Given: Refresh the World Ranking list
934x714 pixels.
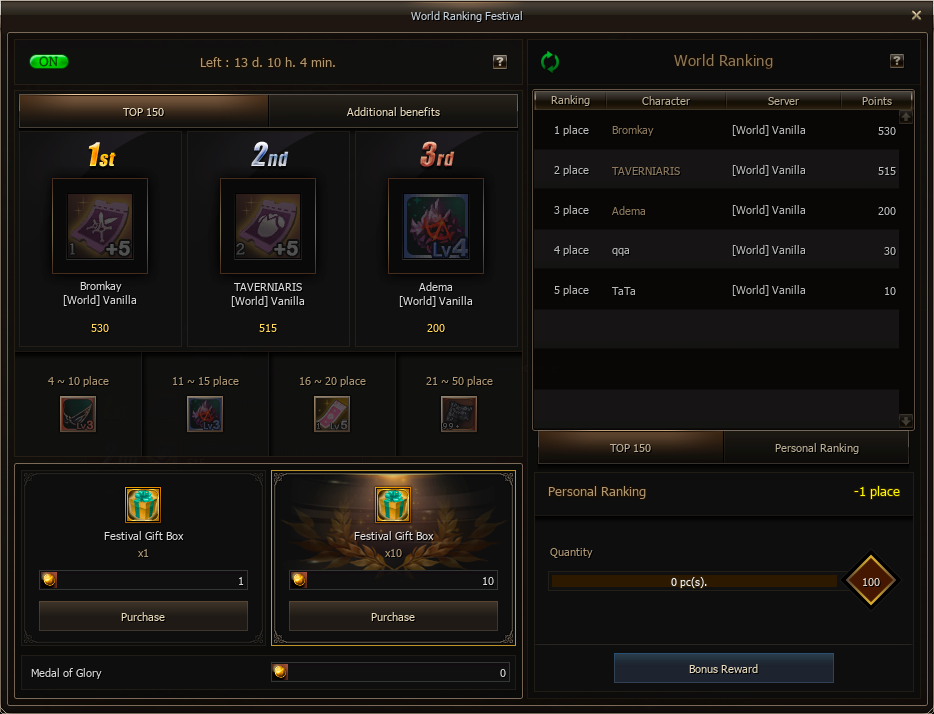Looking at the screenshot, I should pos(550,61).
